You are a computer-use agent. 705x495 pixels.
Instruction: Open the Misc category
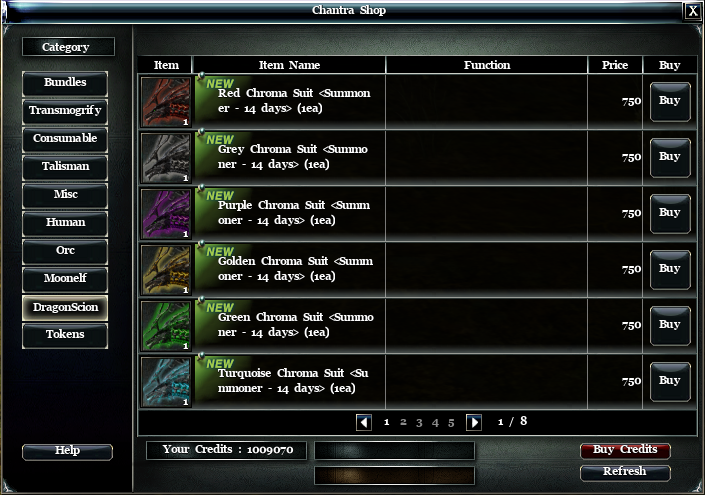(65, 195)
